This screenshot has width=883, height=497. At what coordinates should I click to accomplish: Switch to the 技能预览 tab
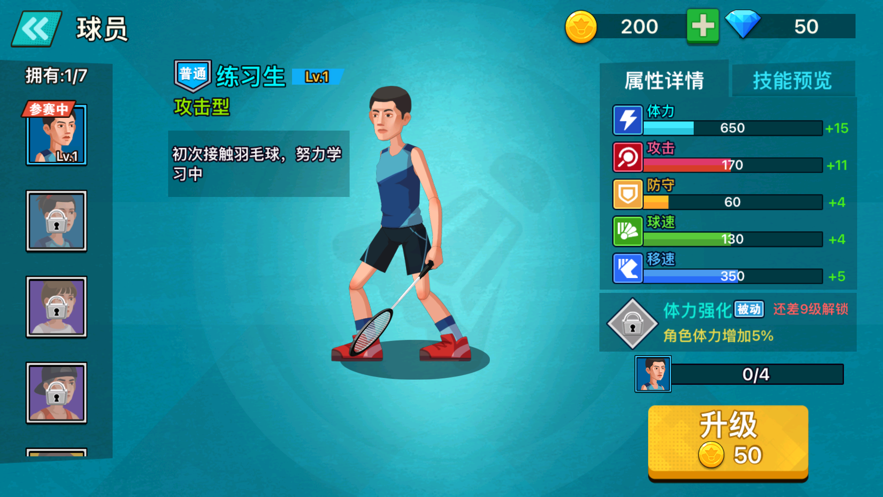[792, 80]
